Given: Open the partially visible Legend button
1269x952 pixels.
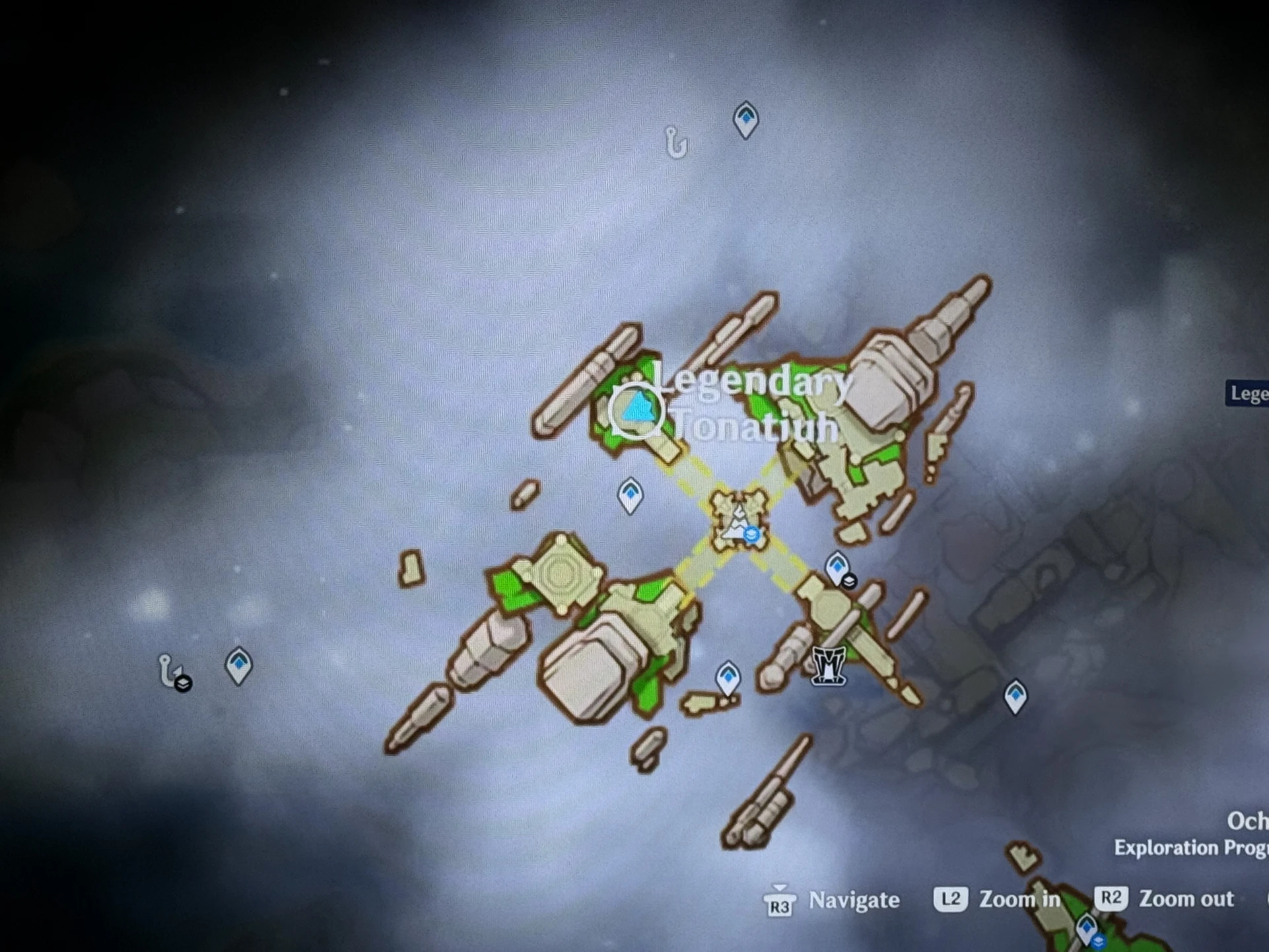Looking at the screenshot, I should [x=1249, y=393].
